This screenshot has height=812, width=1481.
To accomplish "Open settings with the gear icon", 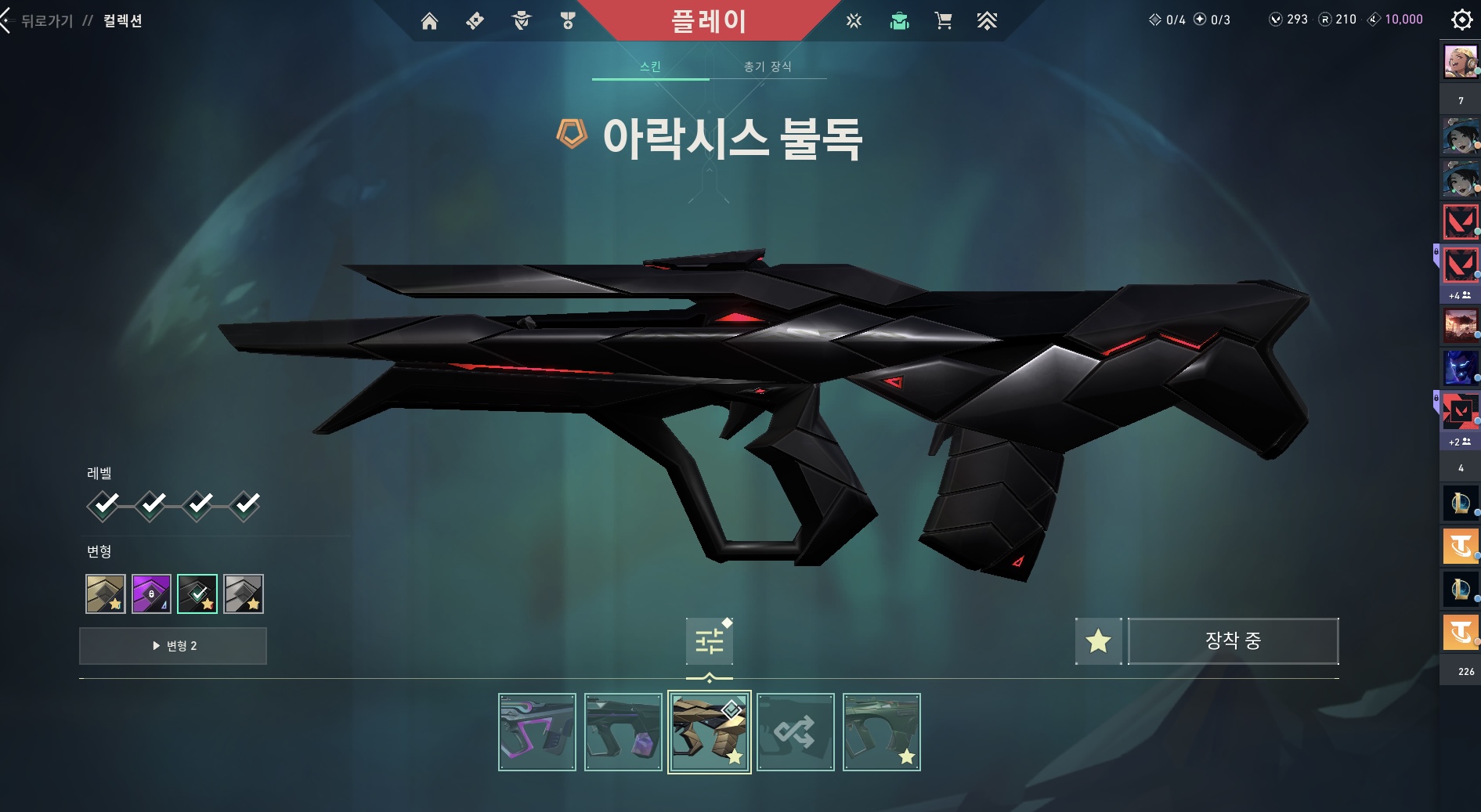I will pos(1461,20).
